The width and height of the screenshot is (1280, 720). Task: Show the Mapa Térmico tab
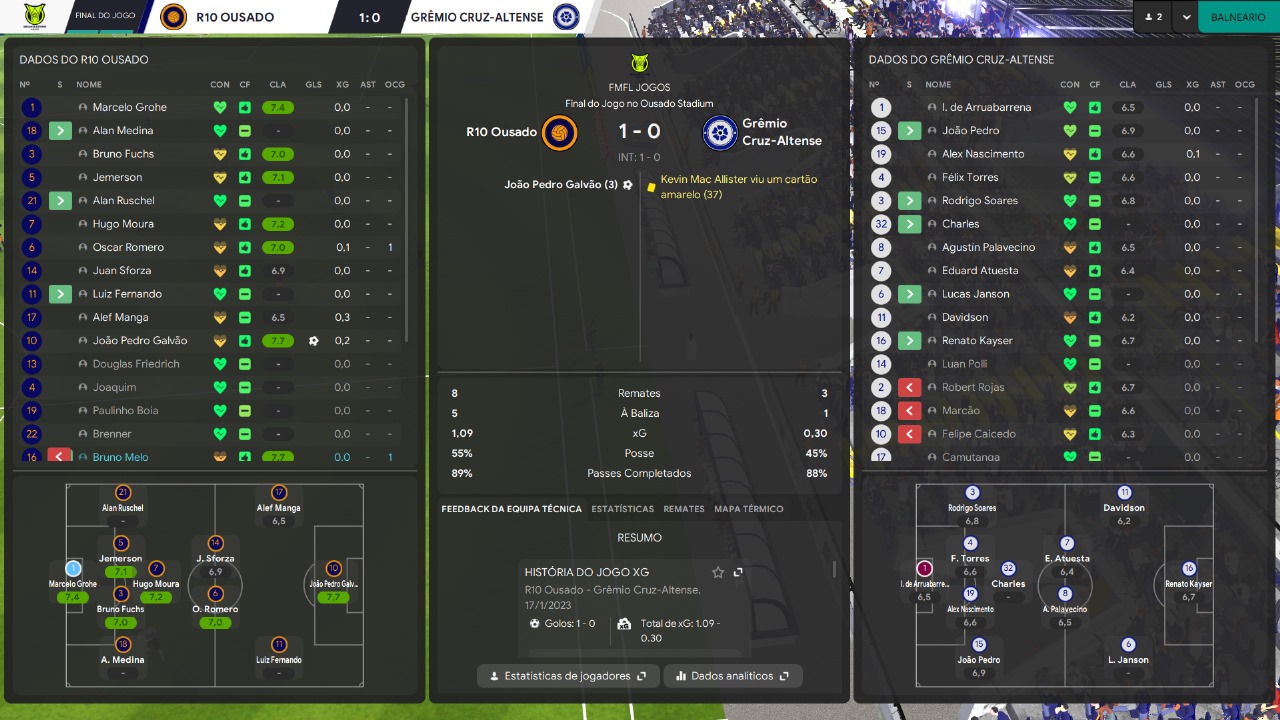pos(749,509)
